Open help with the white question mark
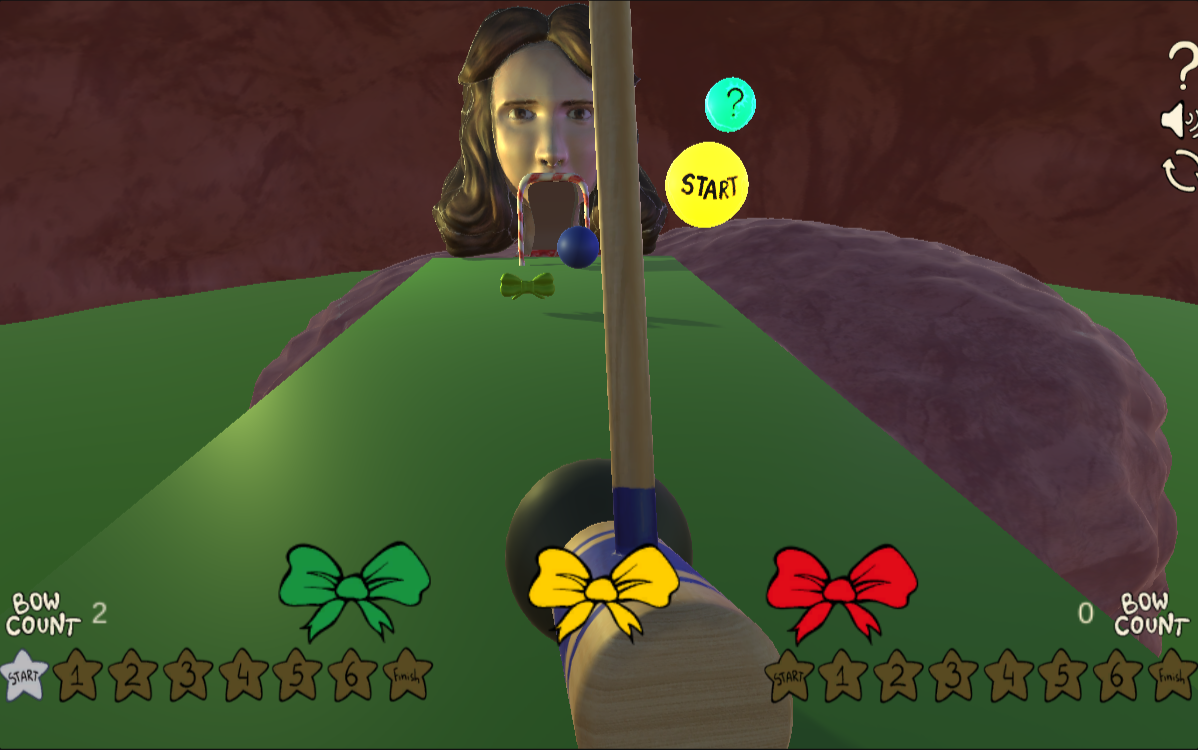Screen dimensions: 1198x750 1182,68
